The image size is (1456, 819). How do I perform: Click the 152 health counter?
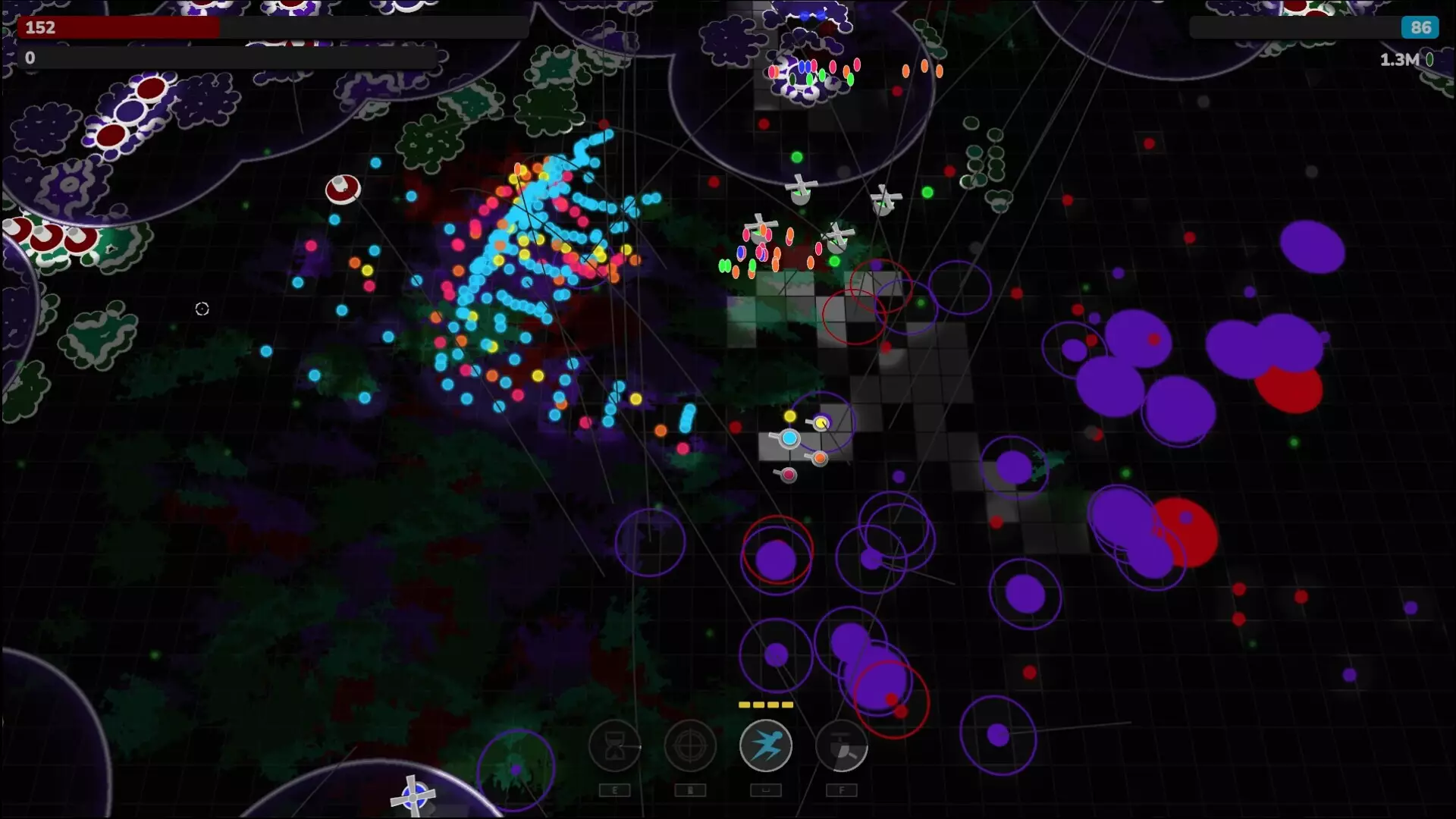coord(39,28)
